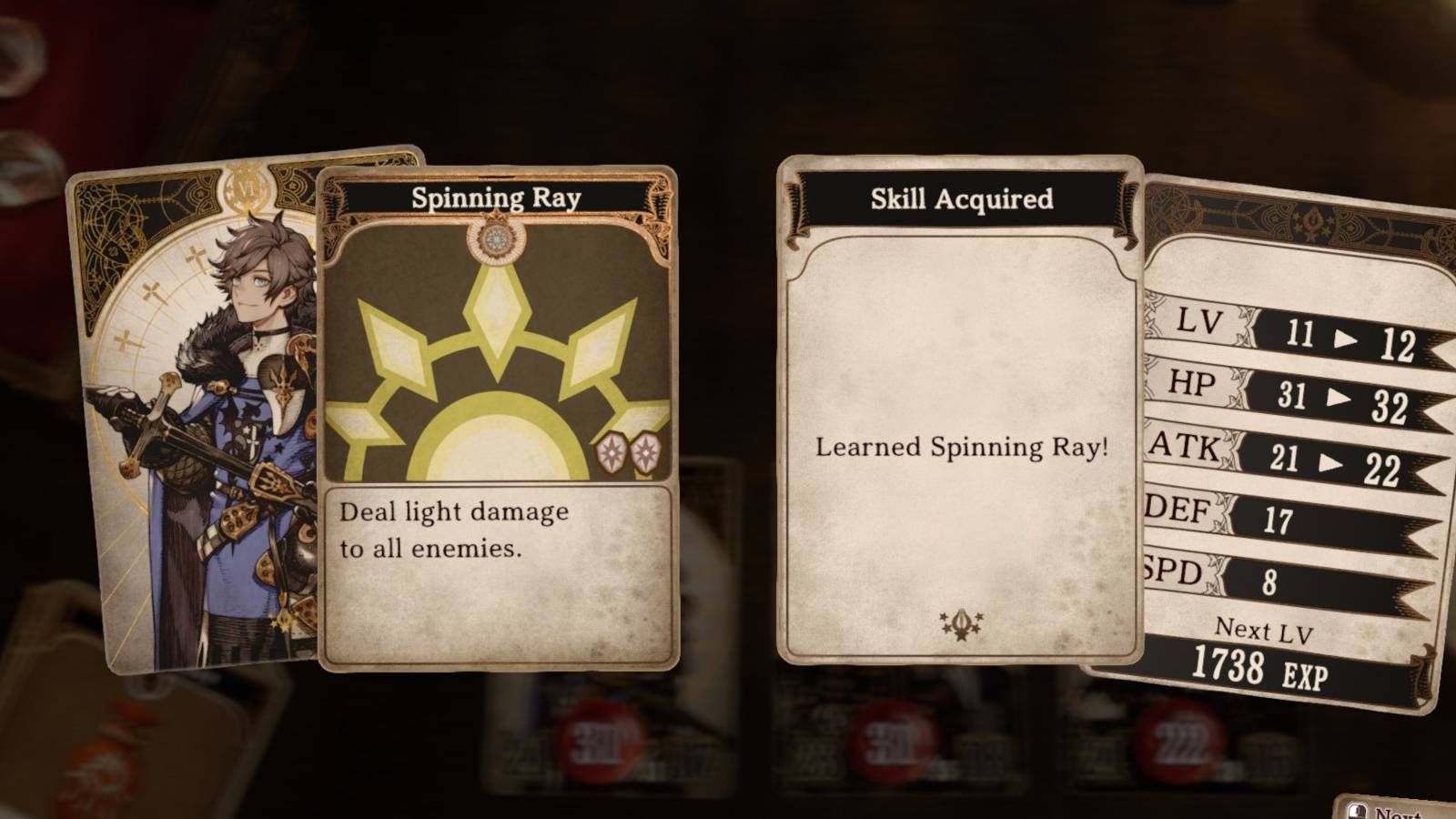Select the sun emblem icon atop Spinning Ray card

pyautogui.click(x=496, y=238)
